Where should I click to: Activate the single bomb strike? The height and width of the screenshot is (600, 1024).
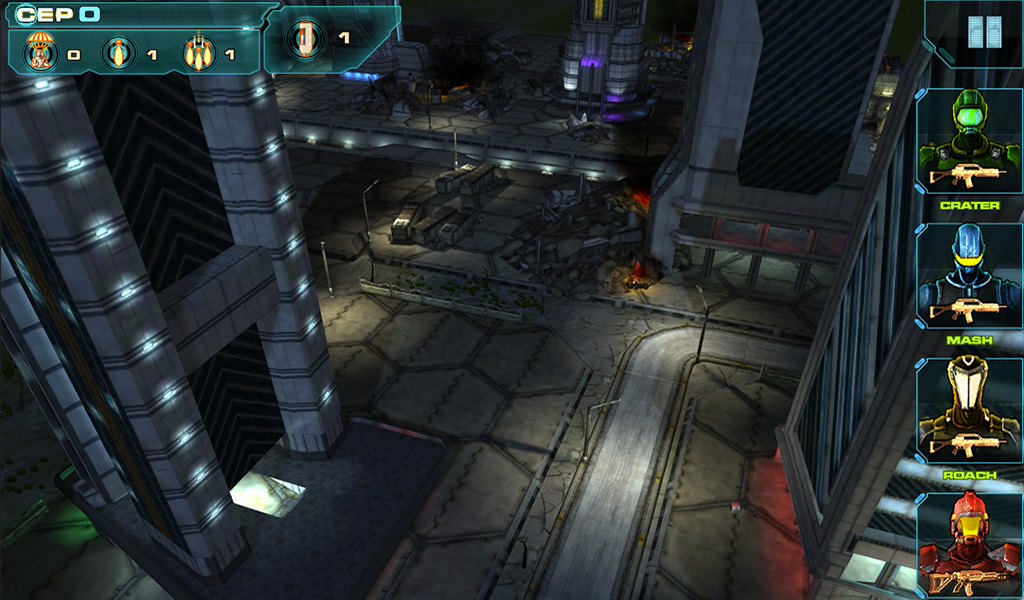(x=119, y=52)
